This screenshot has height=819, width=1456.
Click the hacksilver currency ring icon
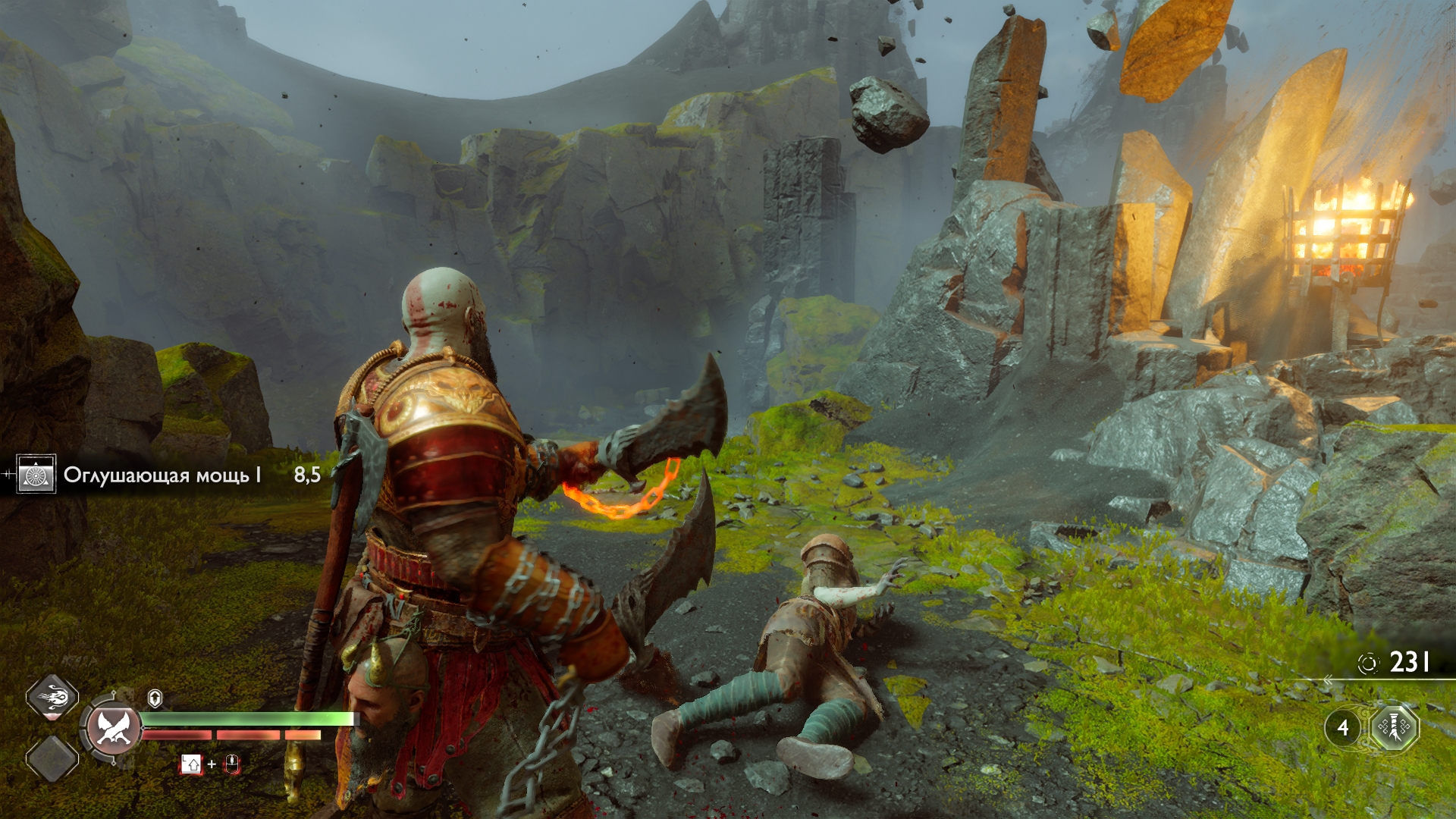coord(1367,664)
